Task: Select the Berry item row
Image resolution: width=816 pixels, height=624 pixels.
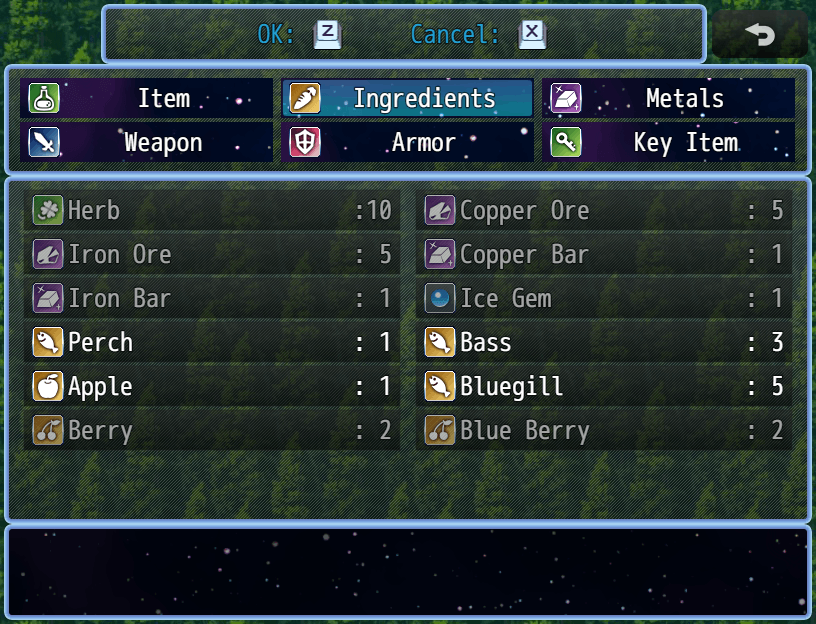Action: (x=212, y=430)
